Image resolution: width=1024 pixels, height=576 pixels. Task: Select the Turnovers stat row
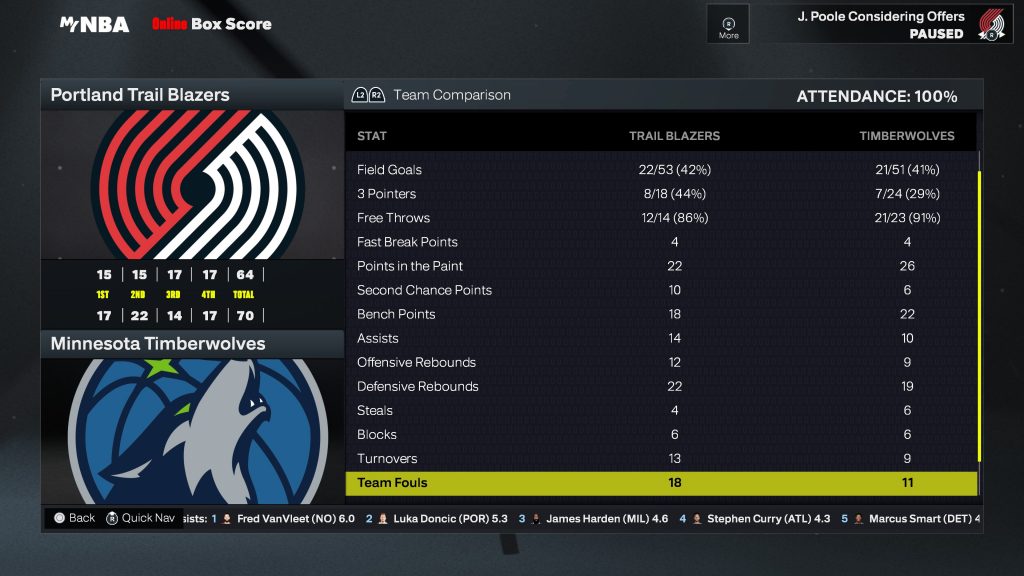click(x=660, y=458)
